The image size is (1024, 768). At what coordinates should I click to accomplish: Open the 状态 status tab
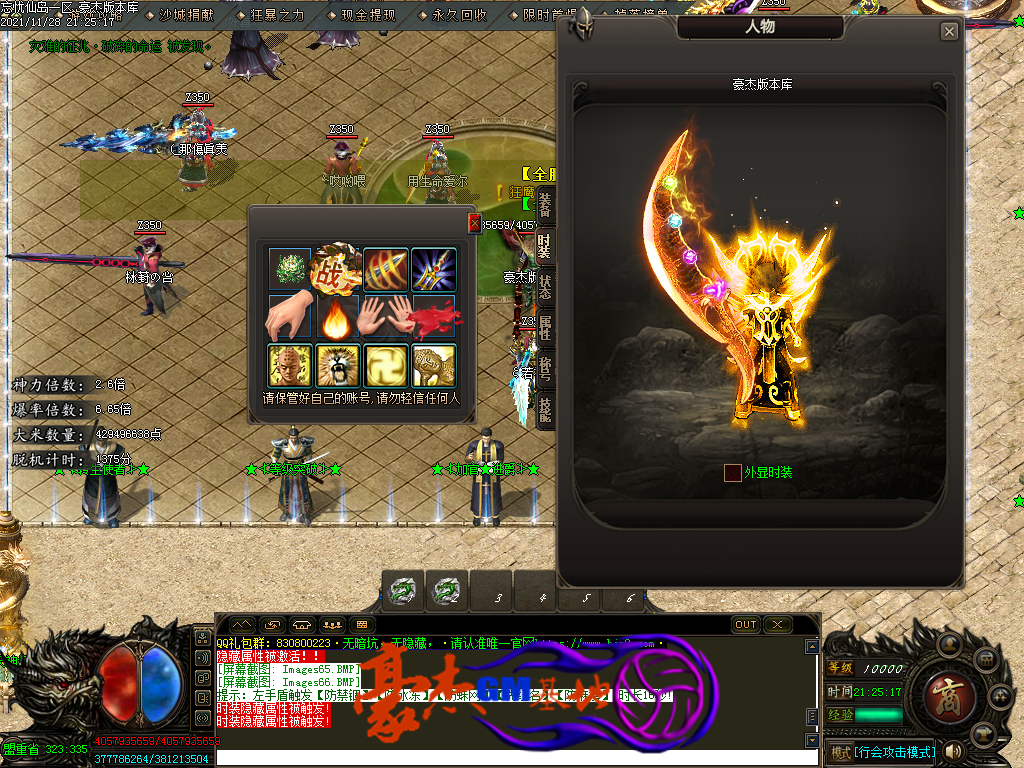pyautogui.click(x=545, y=285)
